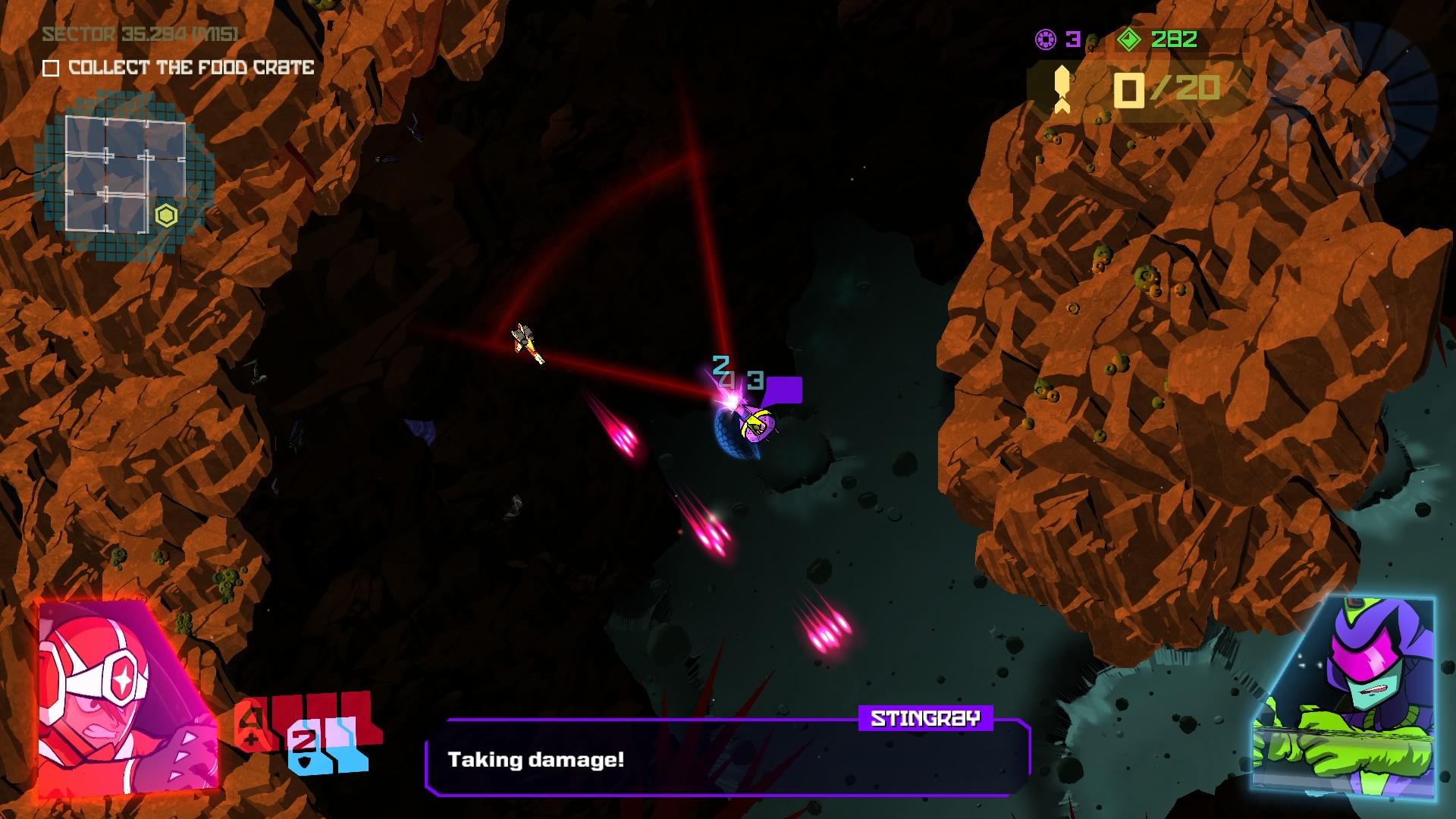The height and width of the screenshot is (819, 1456).
Task: Check the Collect the Food Crate objective
Action: (51, 68)
